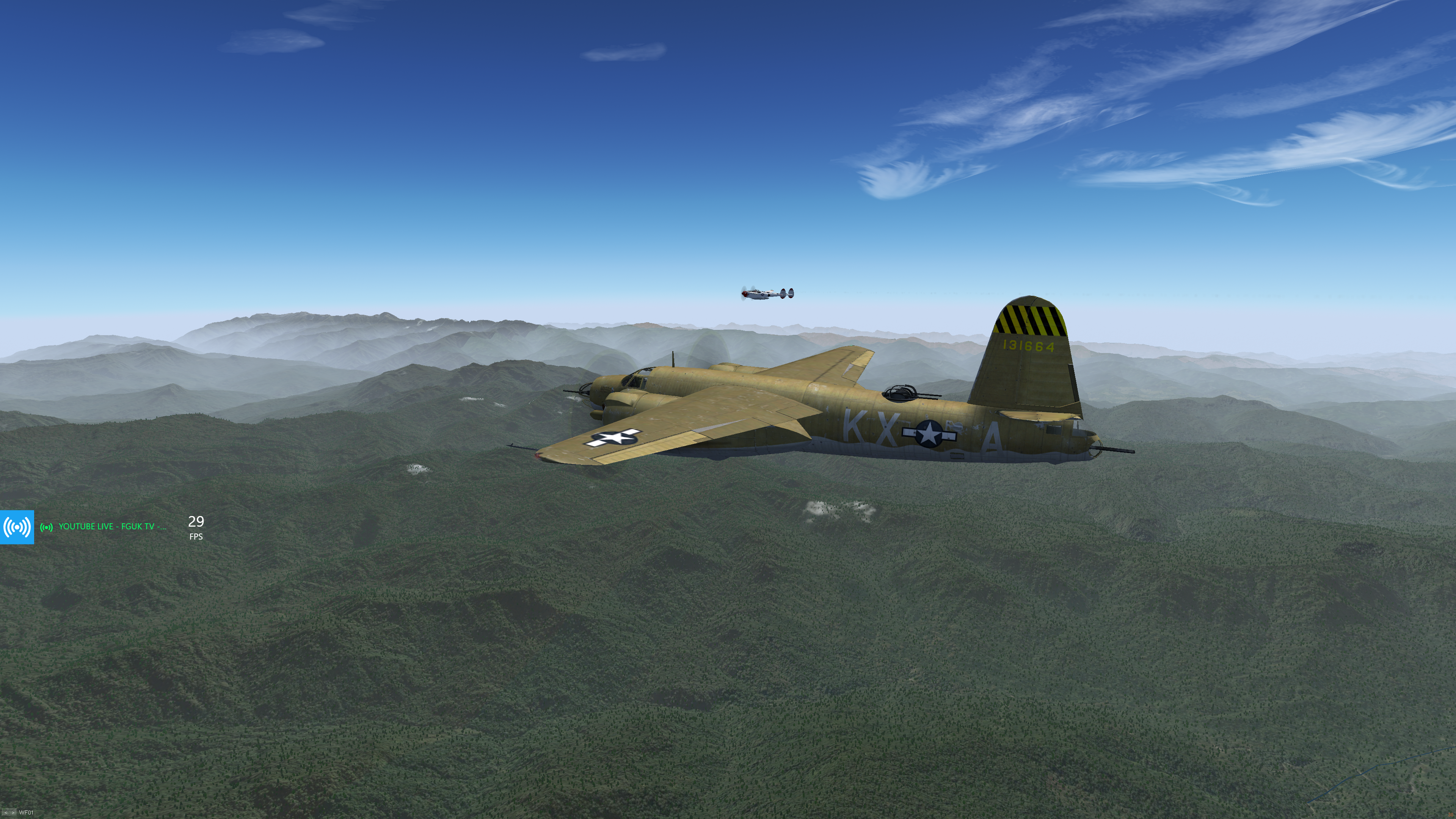Click the previous '<' arrow beside WF01
The height and width of the screenshot is (819, 1456).
[x=6, y=813]
